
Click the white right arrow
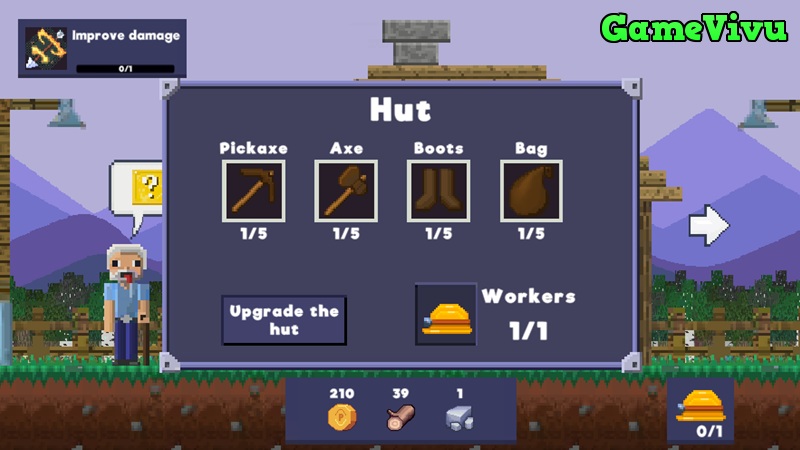709,226
